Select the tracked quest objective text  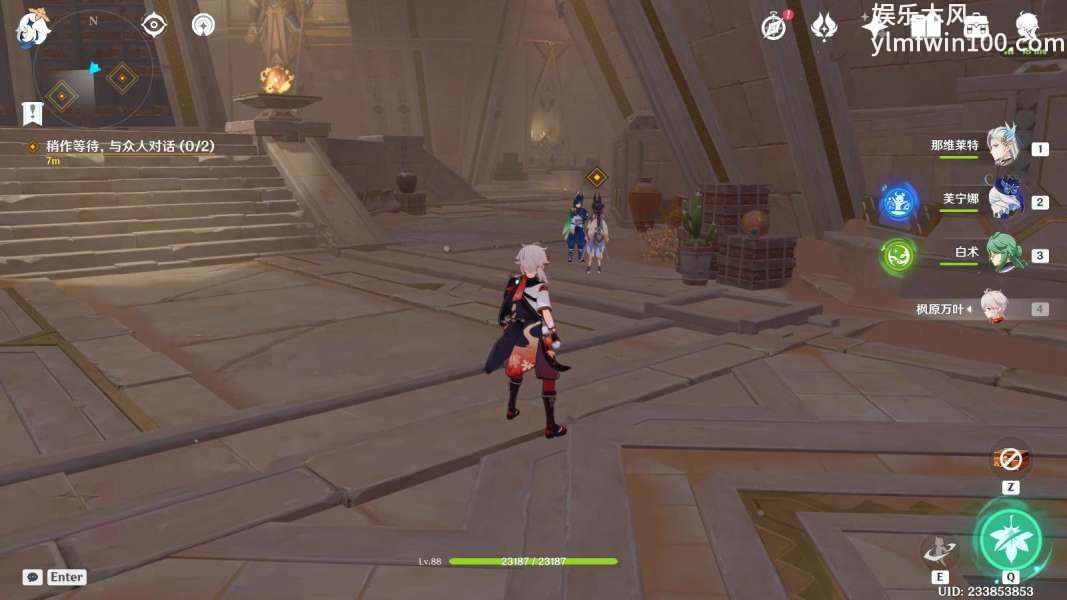click(130, 146)
